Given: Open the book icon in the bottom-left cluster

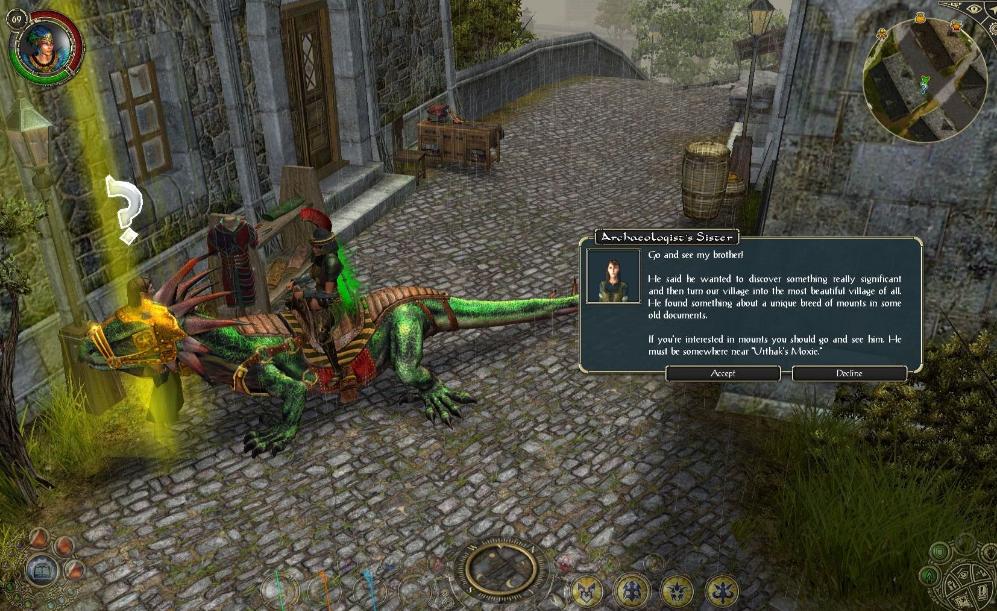Looking at the screenshot, I should (42, 571).
